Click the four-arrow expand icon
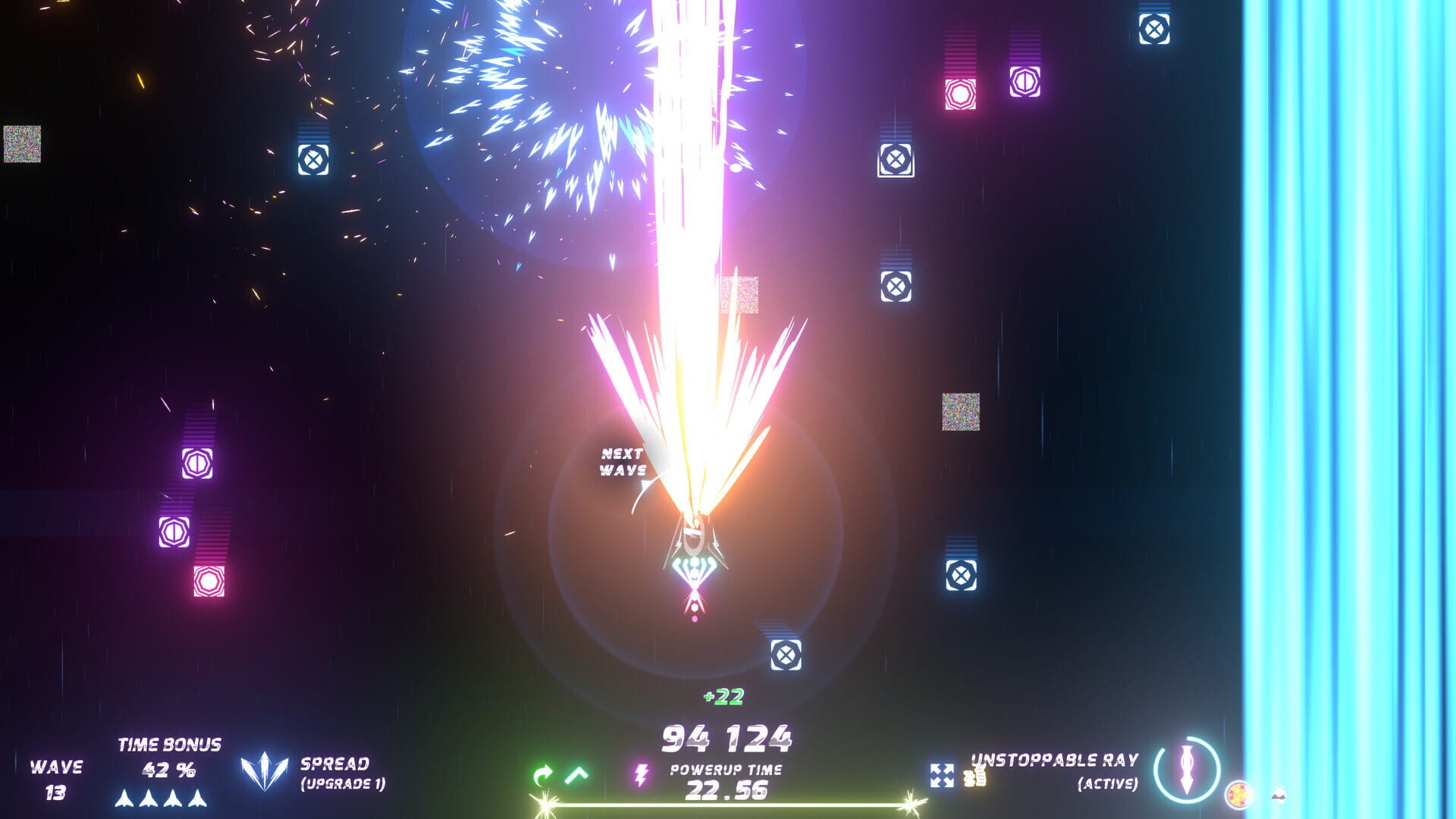 [x=942, y=775]
